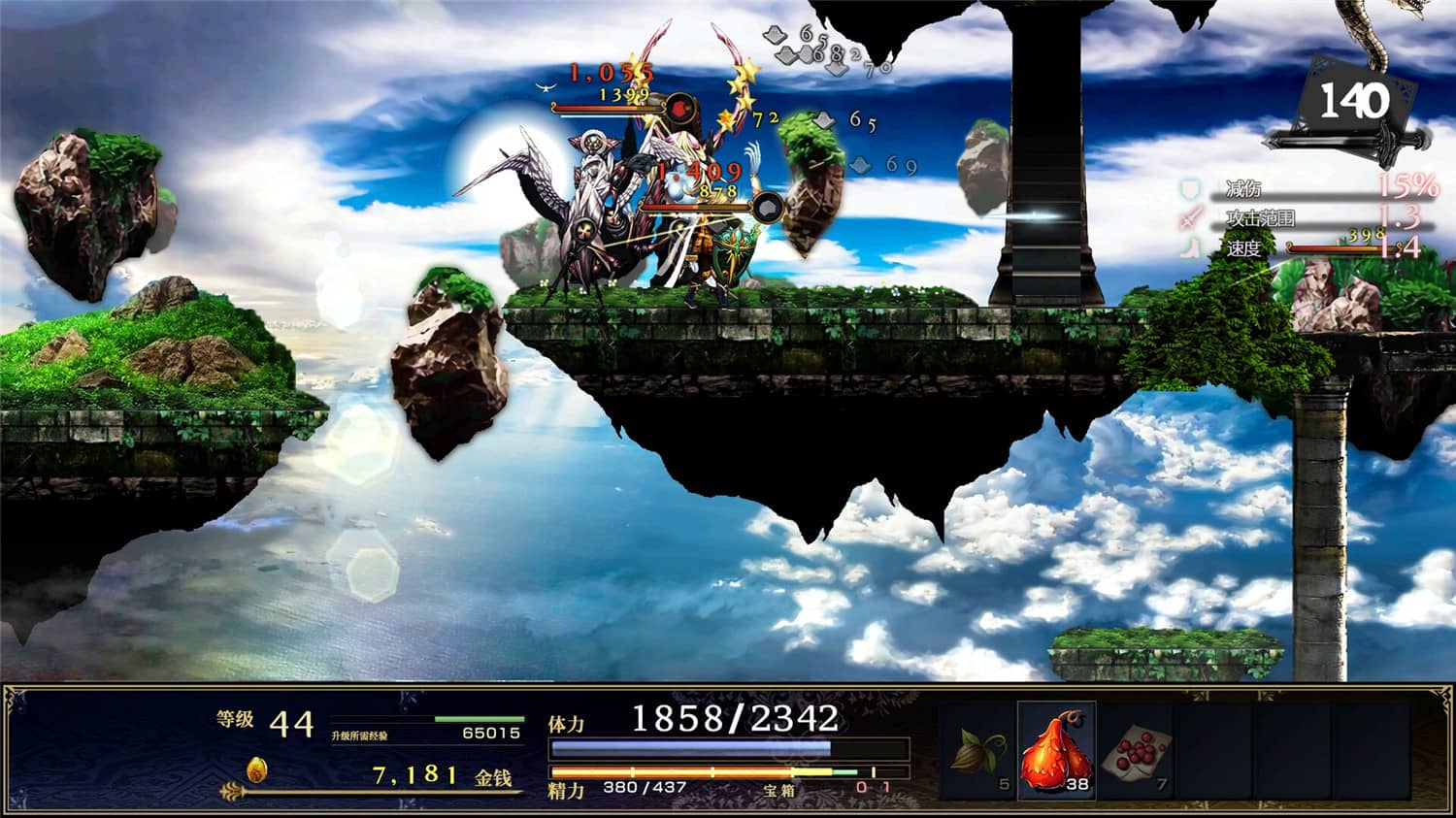Click the icon beside 速度 1.4
Viewport: 1456px width, 818px height.
tap(1189, 245)
